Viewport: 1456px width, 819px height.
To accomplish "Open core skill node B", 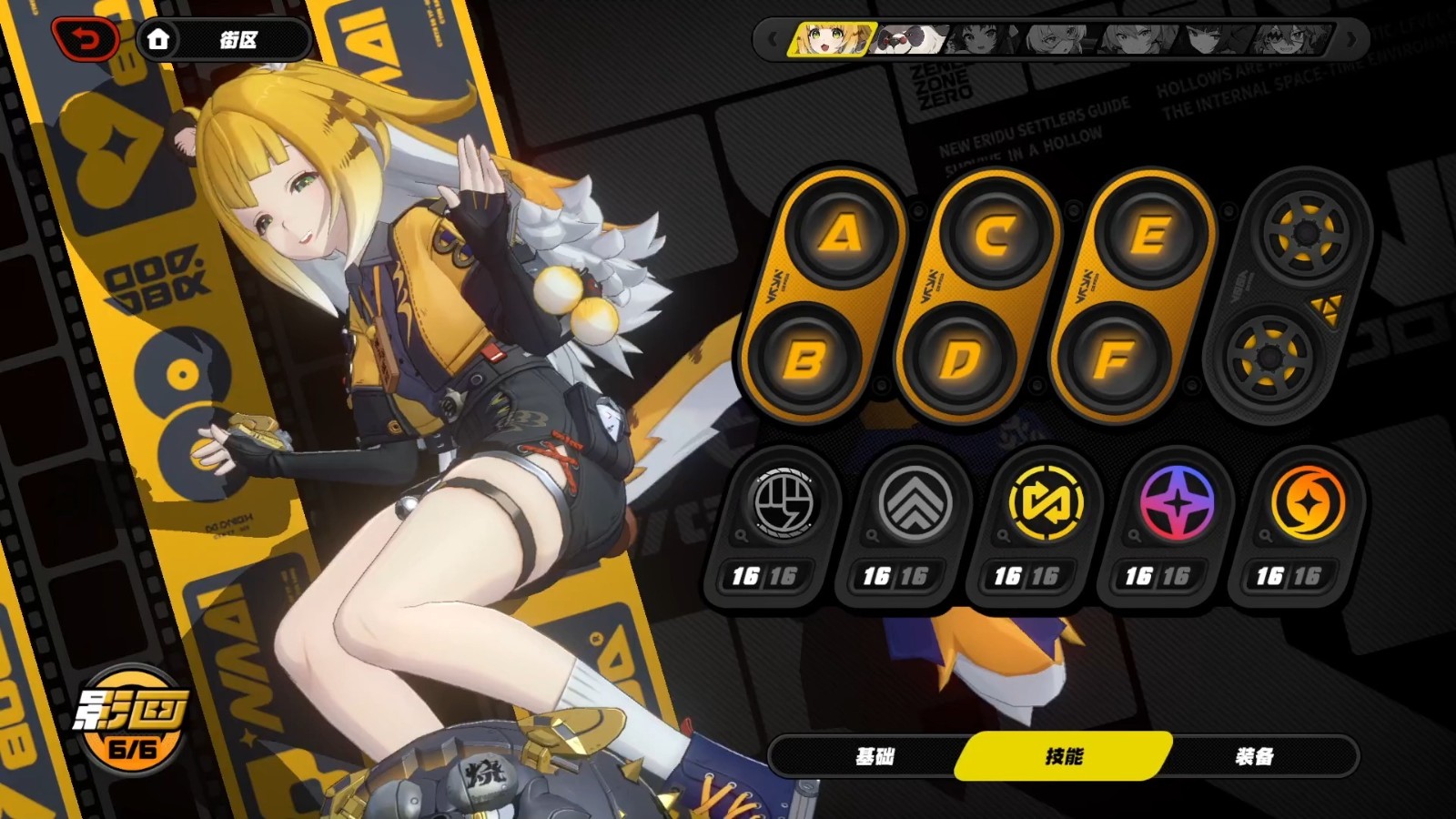I will pyautogui.click(x=804, y=359).
